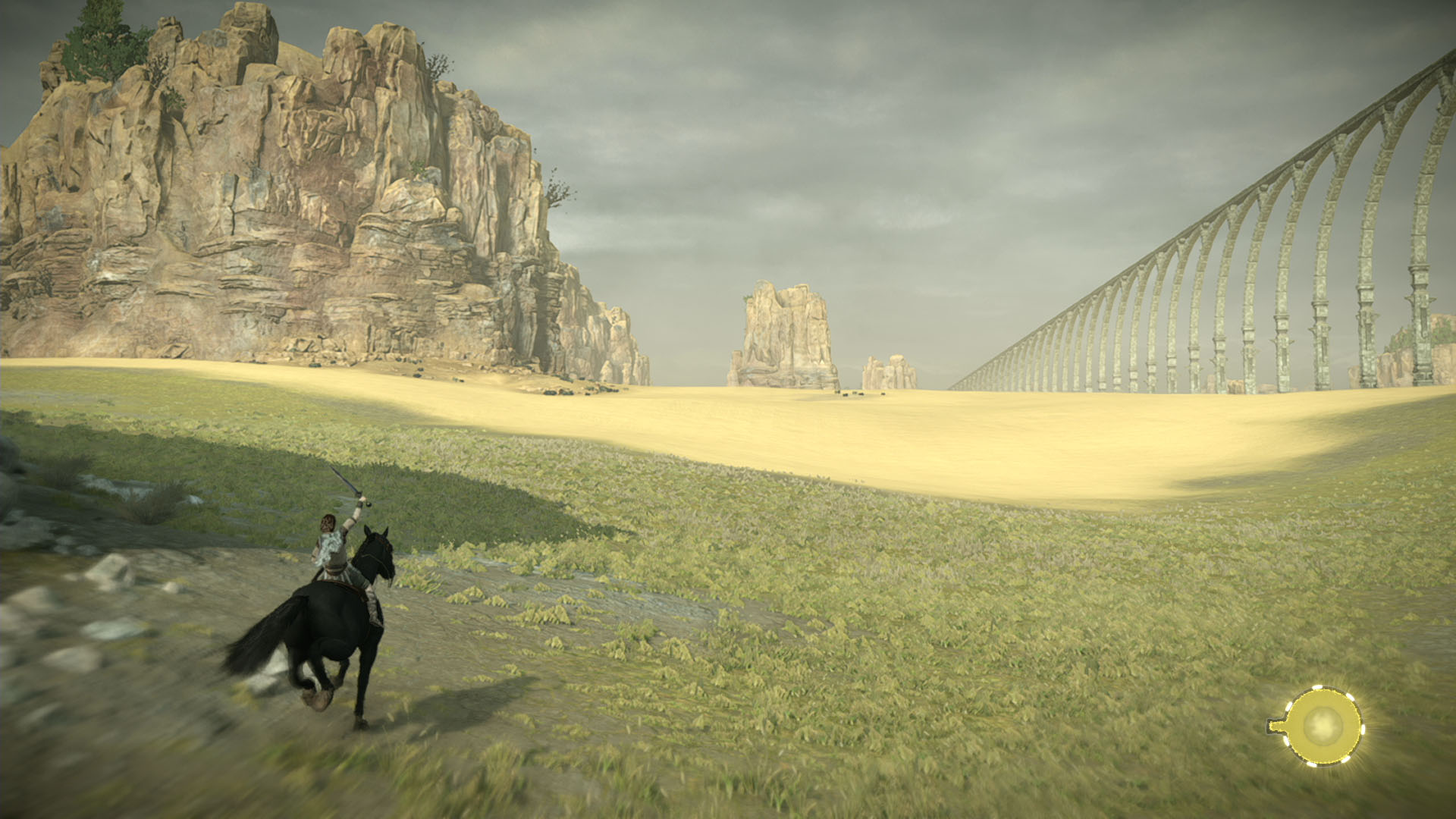Click the circular stamina gauge HUD element
The width and height of the screenshot is (1456, 819).
(1324, 724)
